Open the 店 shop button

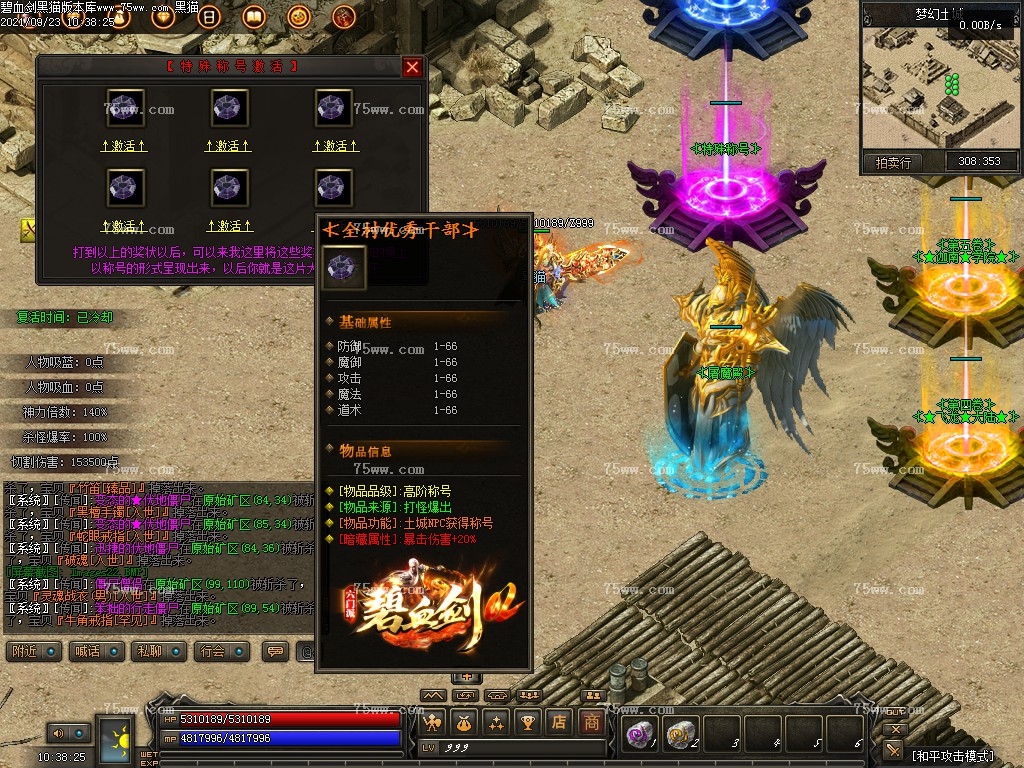[559, 721]
